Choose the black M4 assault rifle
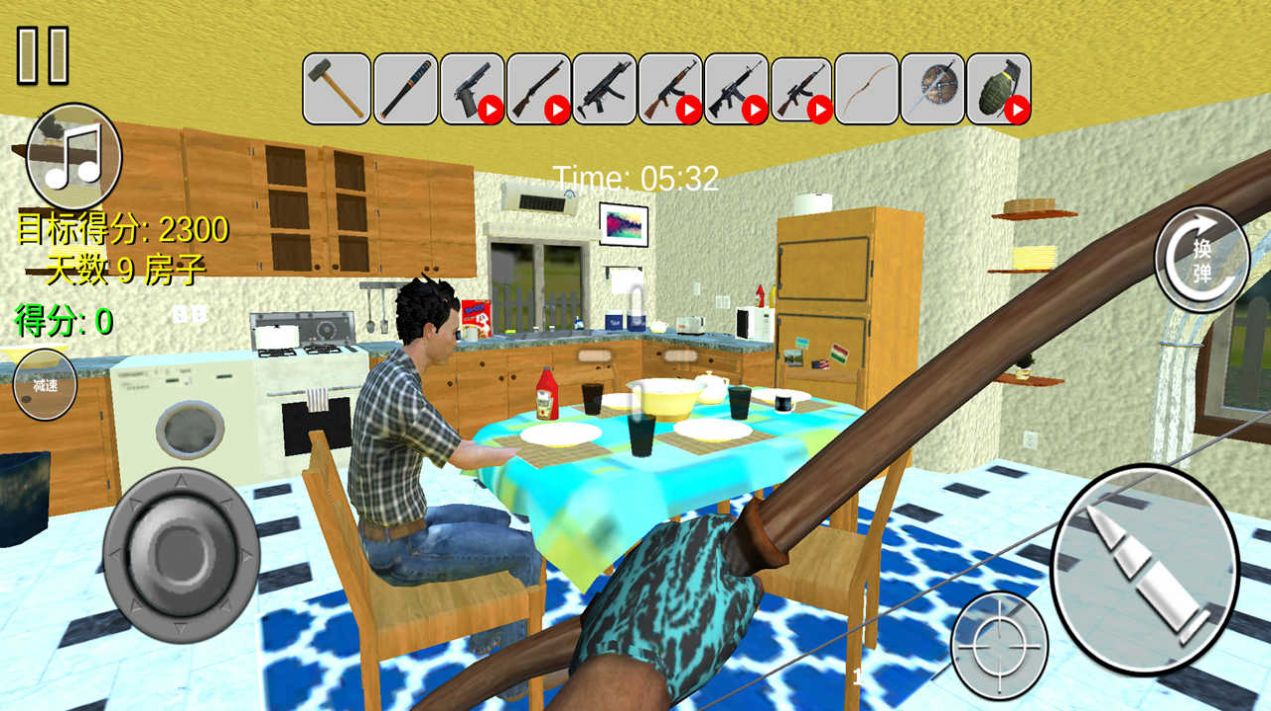The height and width of the screenshot is (711, 1271). click(x=736, y=89)
